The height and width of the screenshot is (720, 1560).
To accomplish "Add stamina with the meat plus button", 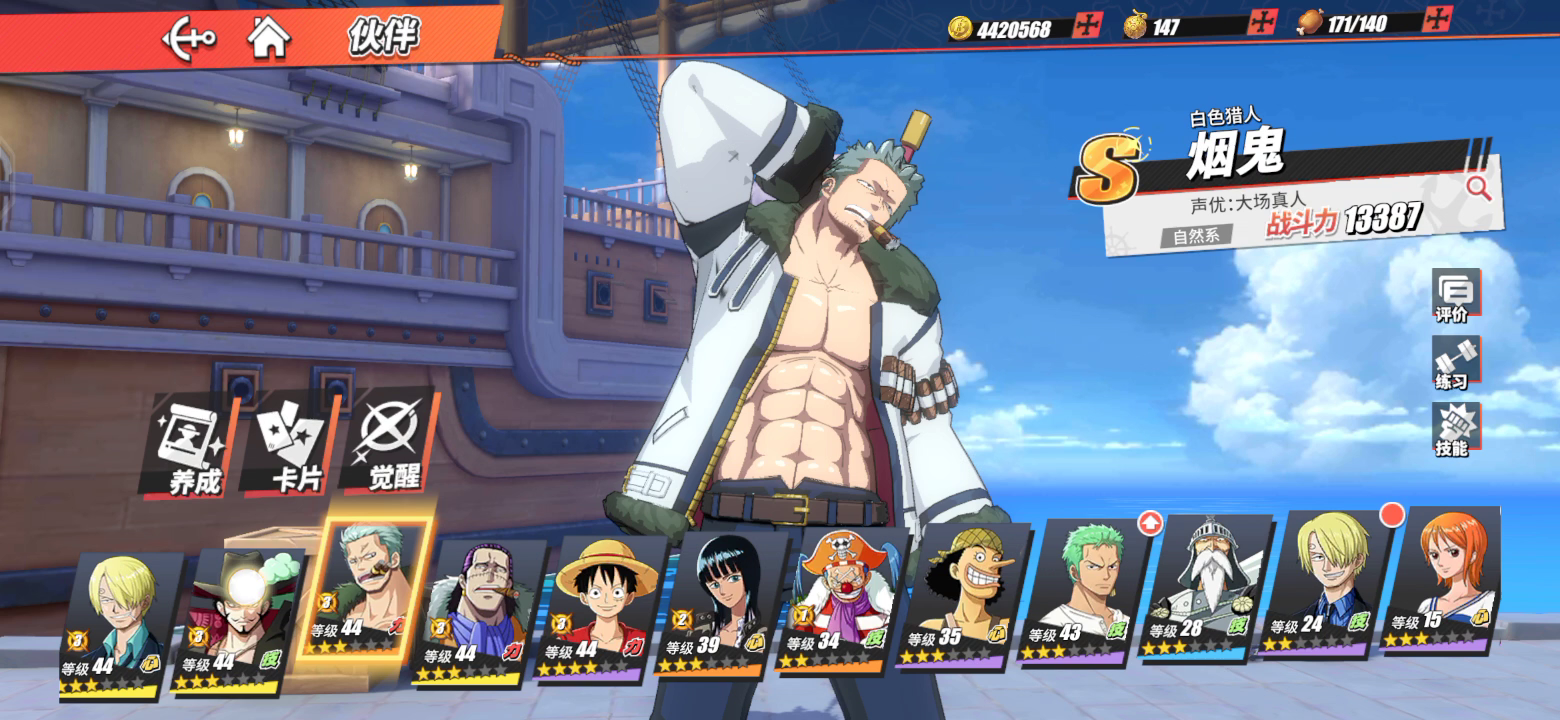I will [1437, 19].
